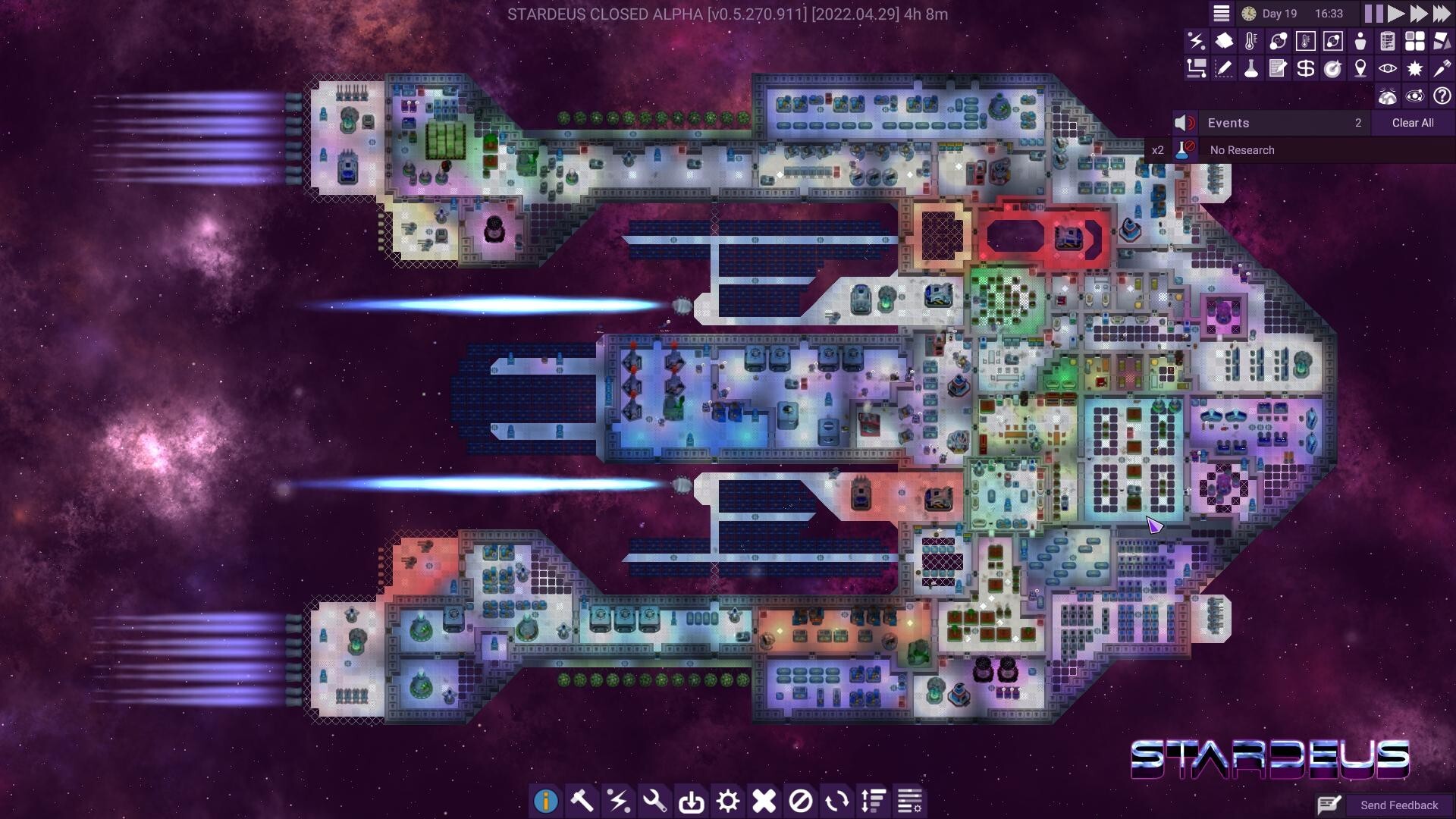Mute event notifications speaker icon
This screenshot has height=819, width=1456.
pyautogui.click(x=1183, y=122)
